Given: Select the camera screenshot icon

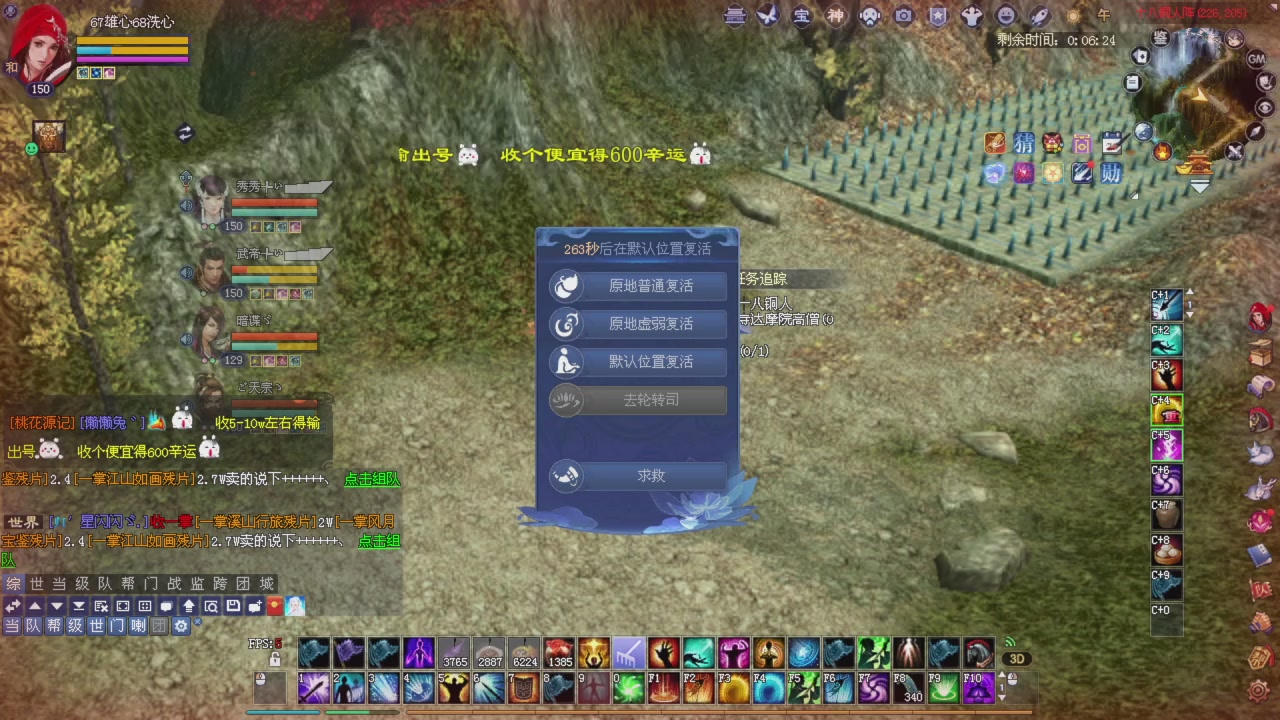Looking at the screenshot, I should 902,16.
